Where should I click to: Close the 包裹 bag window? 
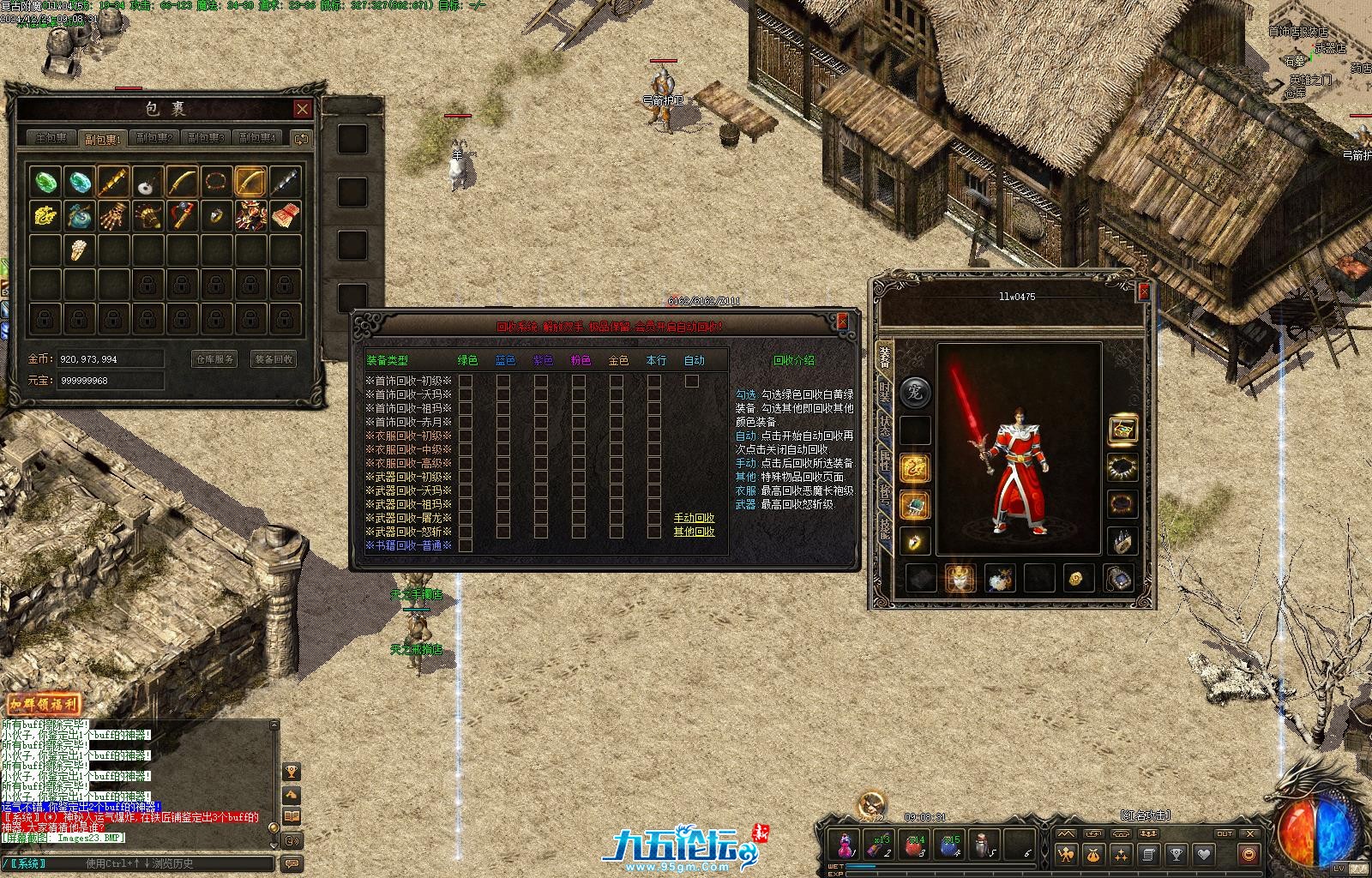(303, 109)
